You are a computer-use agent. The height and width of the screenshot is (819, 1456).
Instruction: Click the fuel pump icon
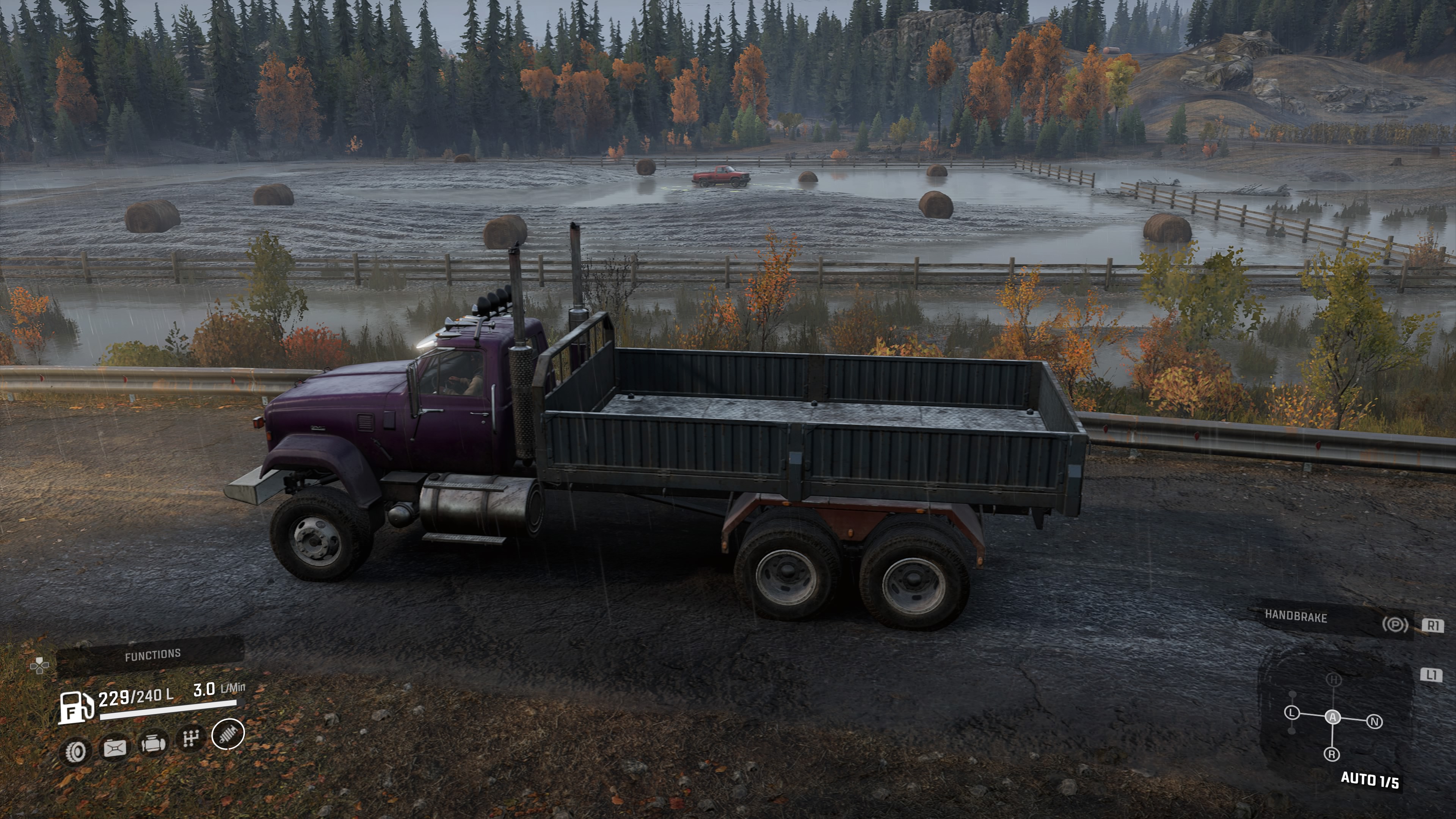[76, 707]
